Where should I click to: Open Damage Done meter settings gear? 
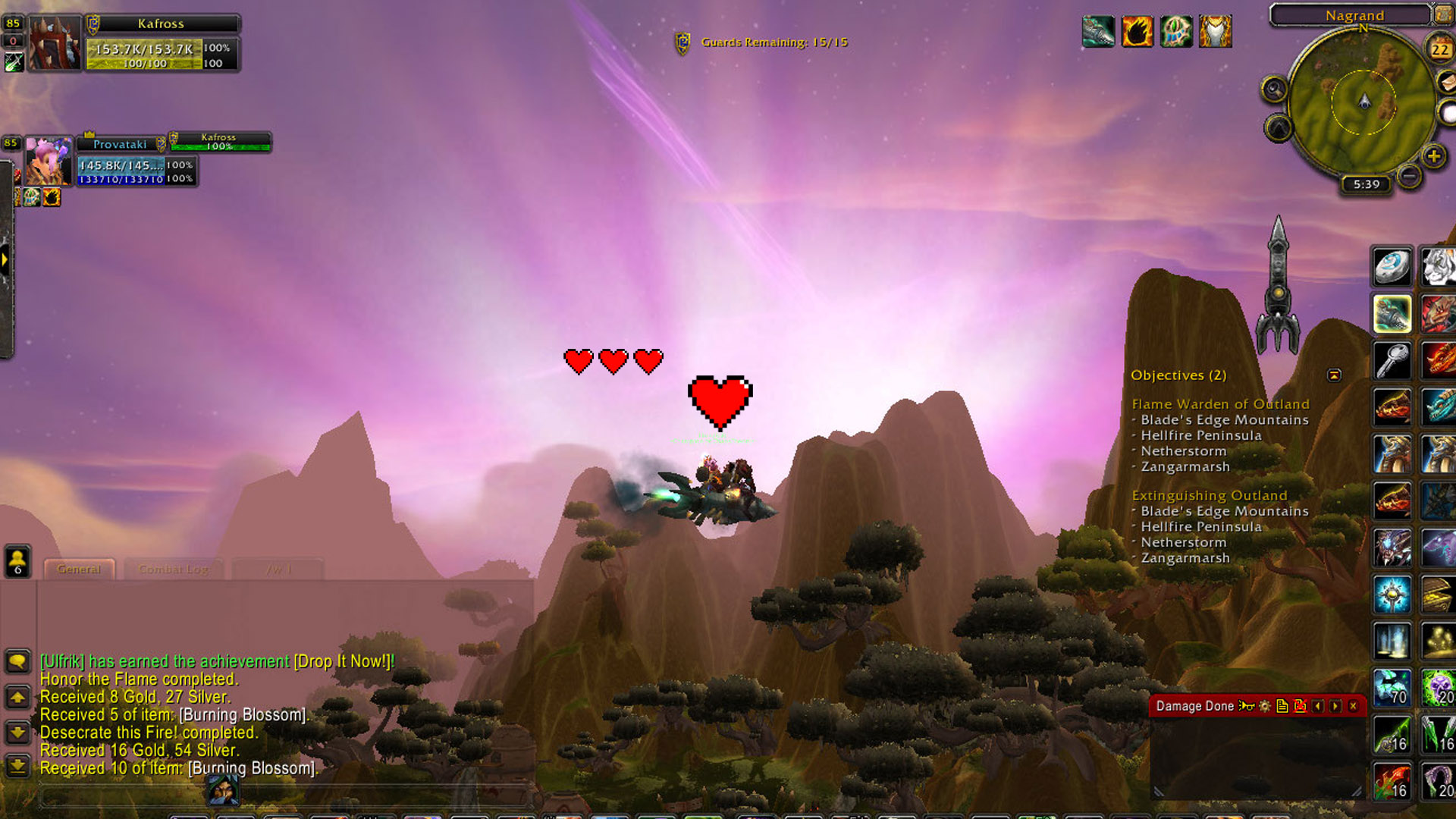(1264, 706)
